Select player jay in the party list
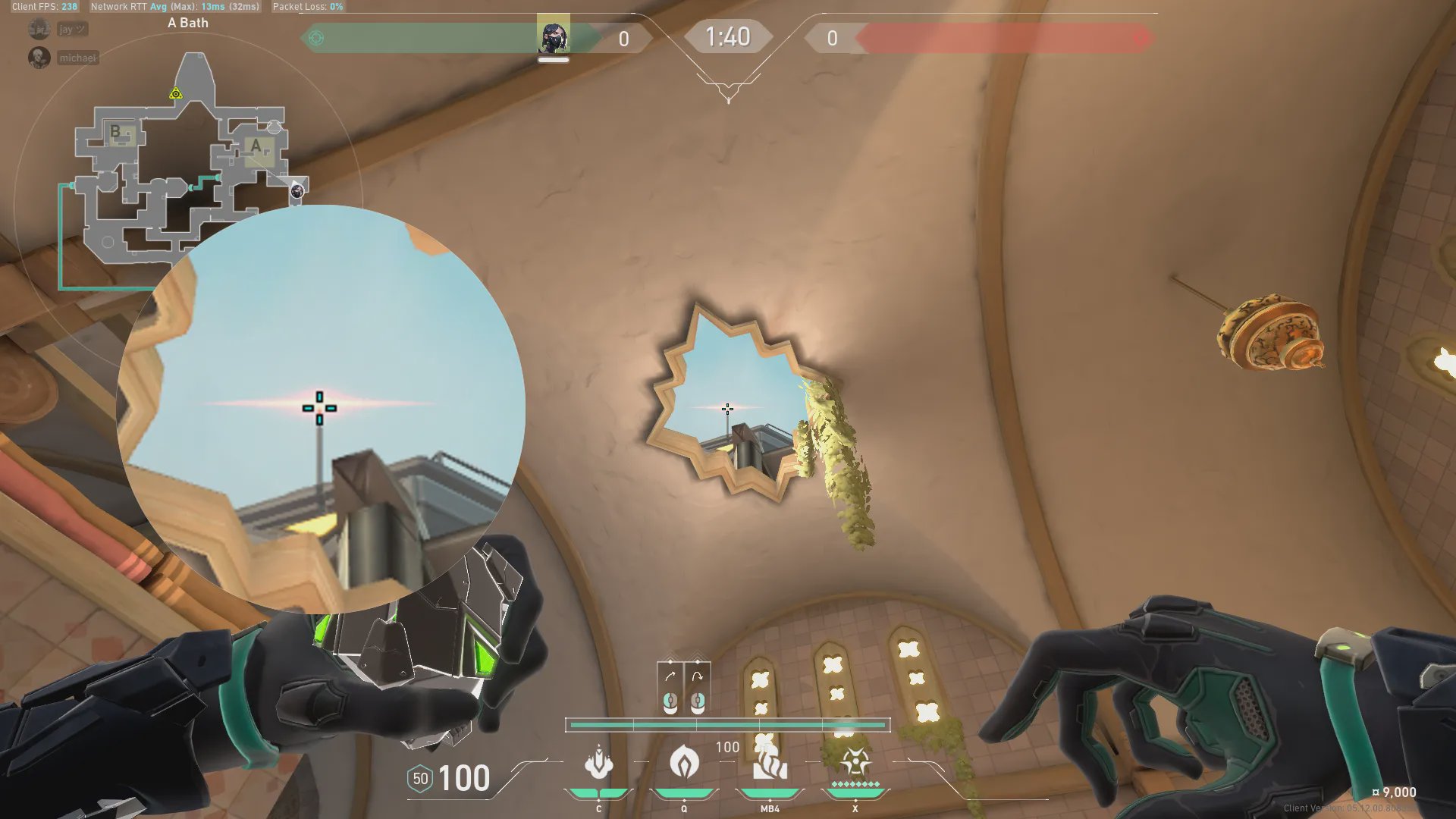The width and height of the screenshot is (1456, 819). (72, 30)
